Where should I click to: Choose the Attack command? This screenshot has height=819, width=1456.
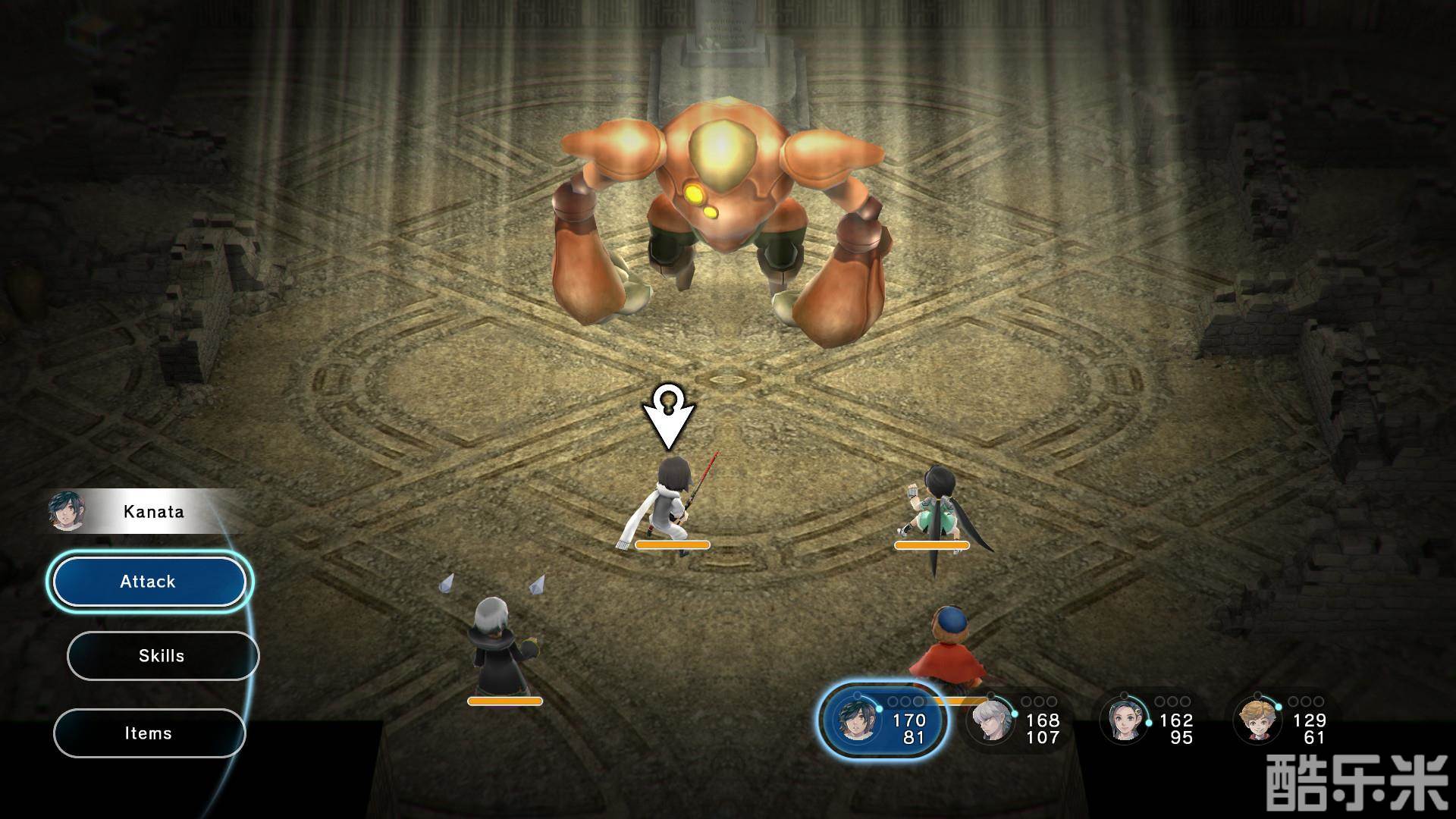click(149, 582)
